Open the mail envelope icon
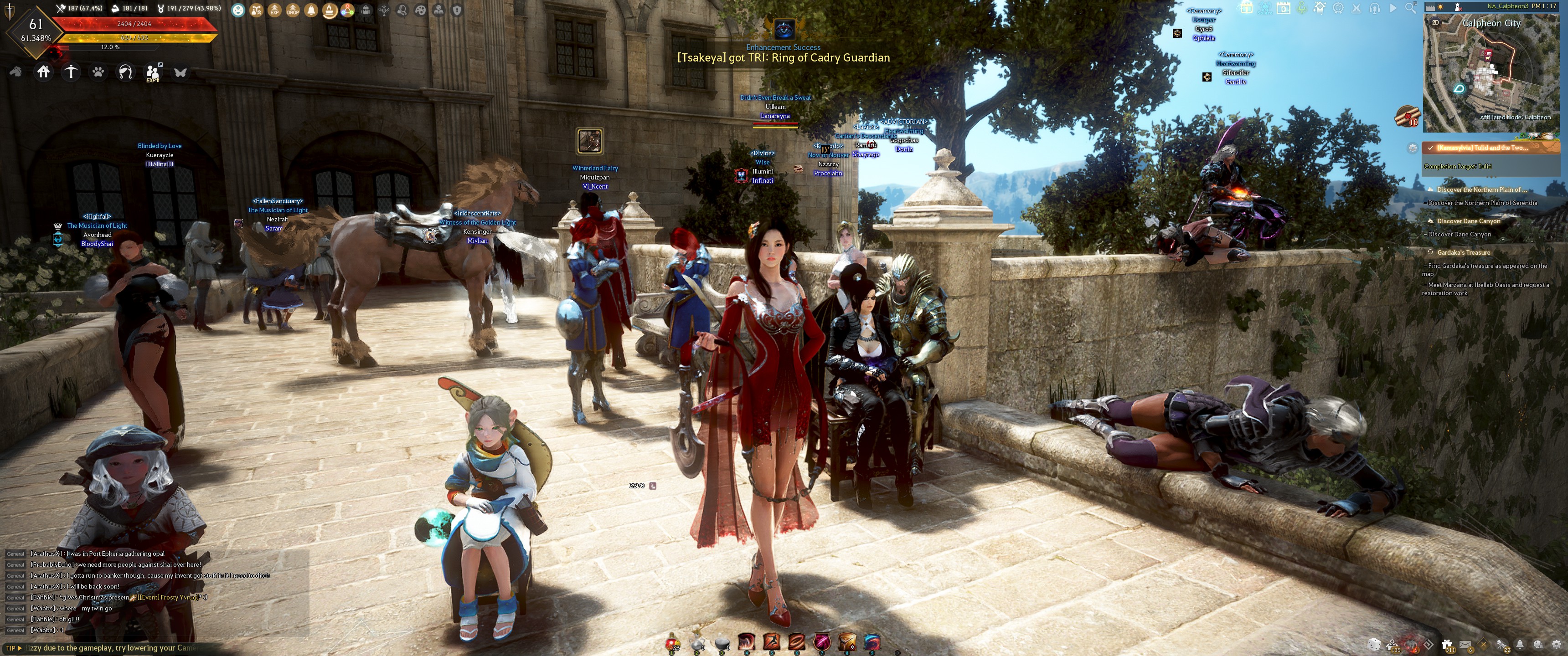 pos(1465,645)
